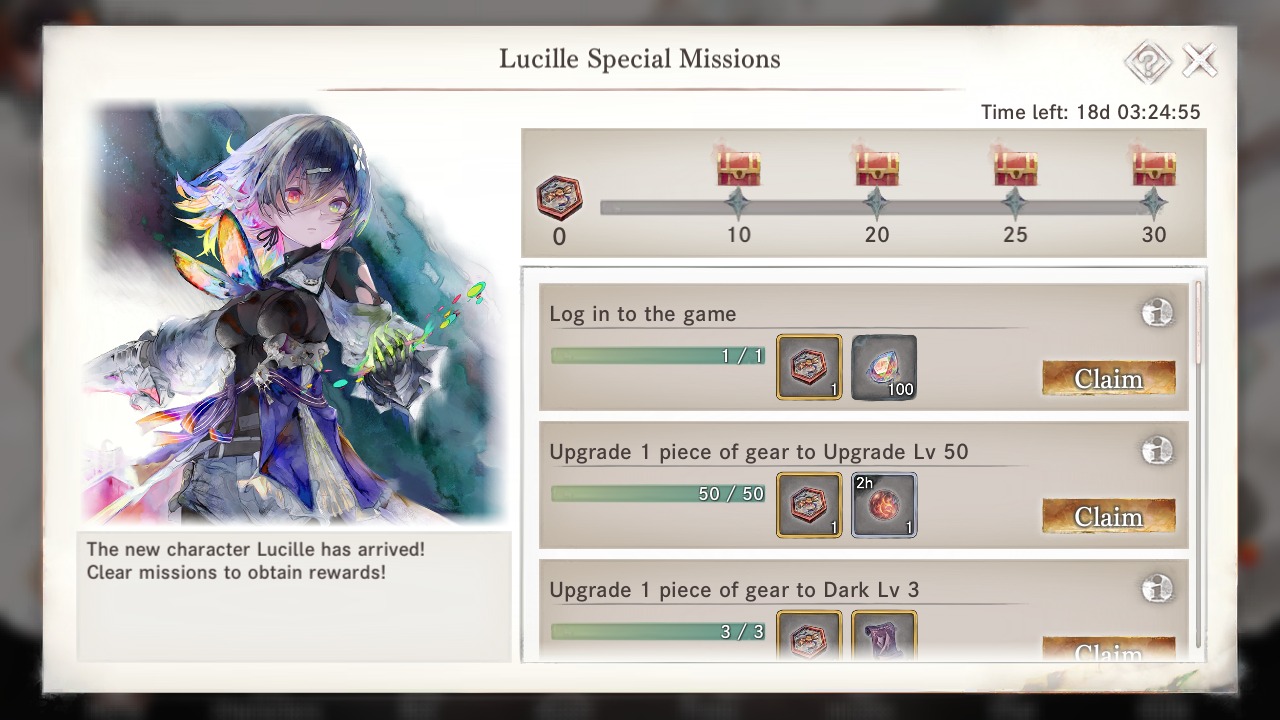Open info for the Log in mission
This screenshot has height=720, width=1280.
[x=1157, y=313]
